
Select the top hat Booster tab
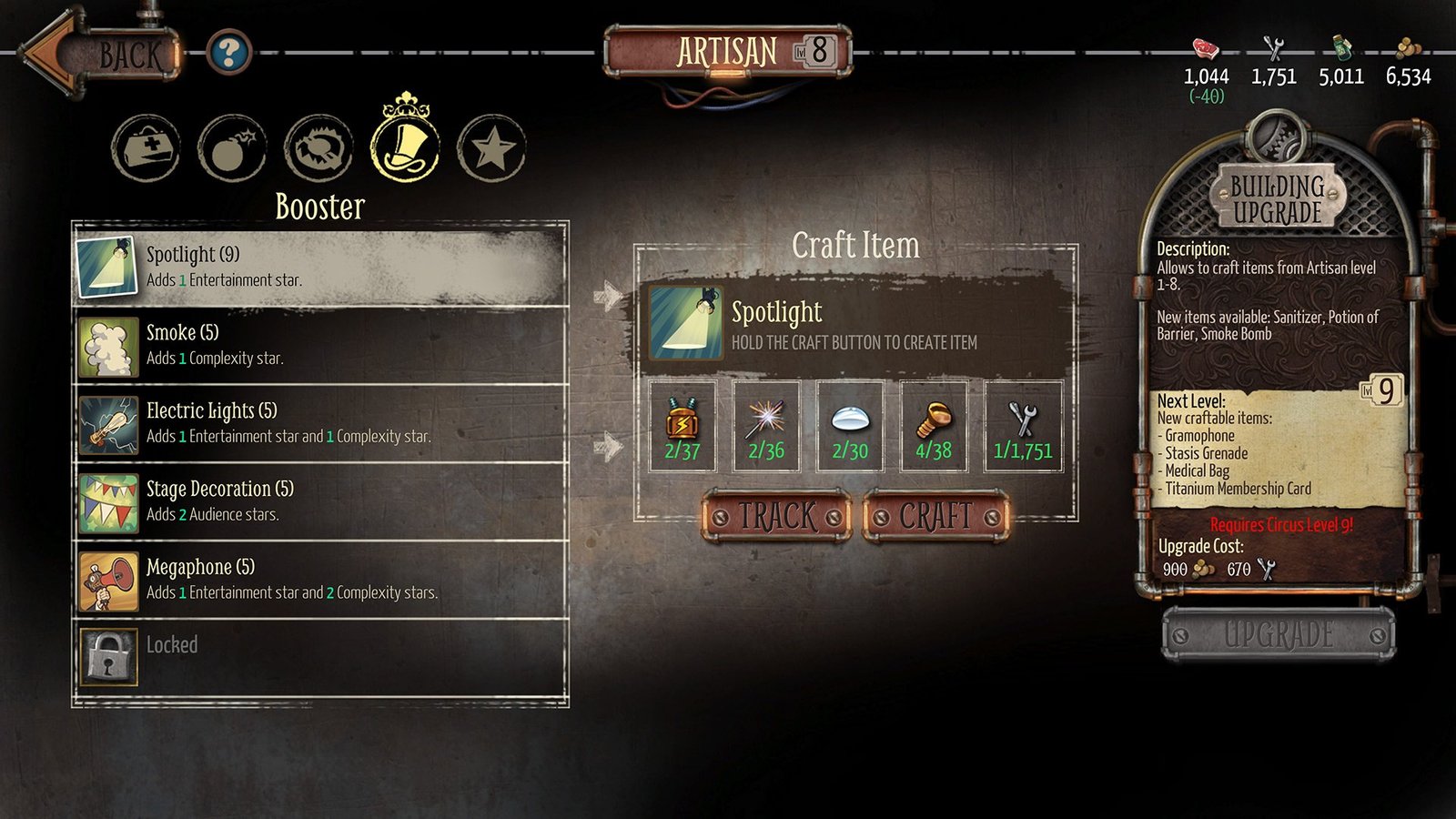point(405,146)
